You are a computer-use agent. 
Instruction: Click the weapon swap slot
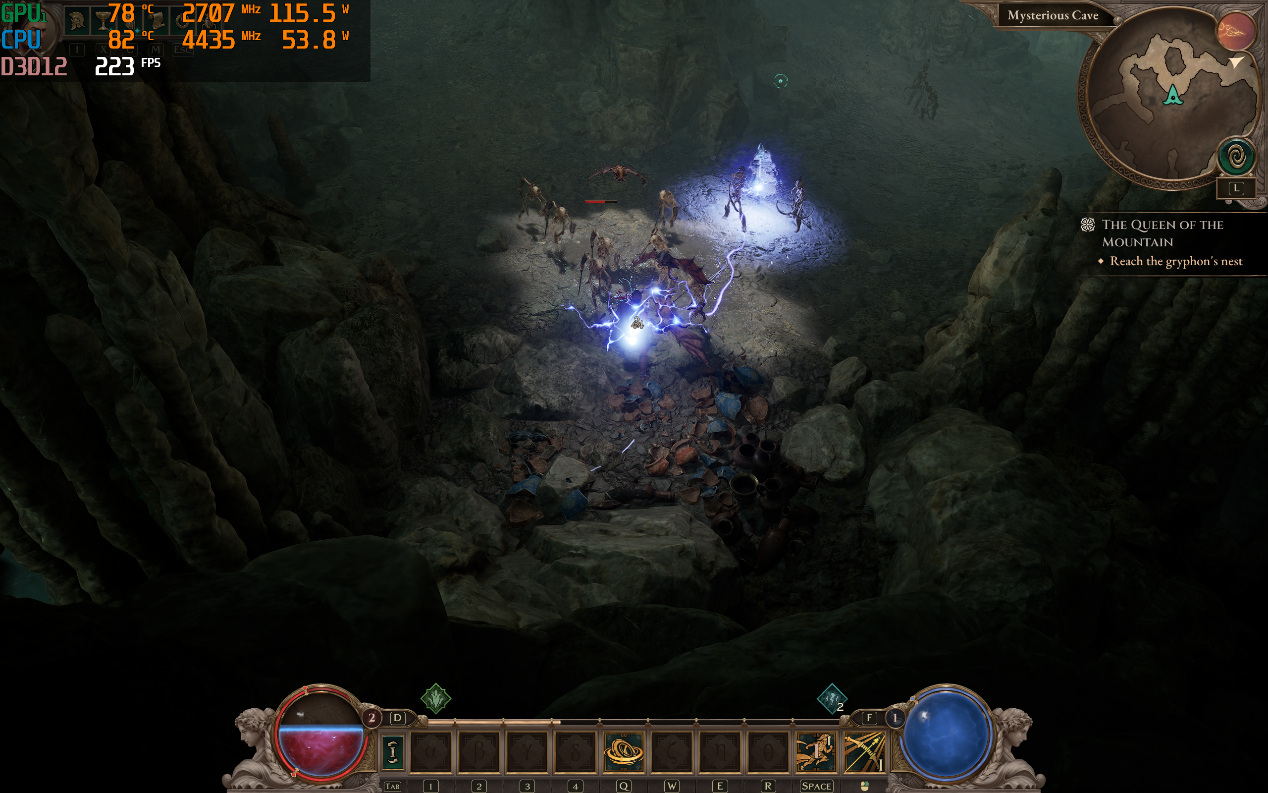(393, 752)
